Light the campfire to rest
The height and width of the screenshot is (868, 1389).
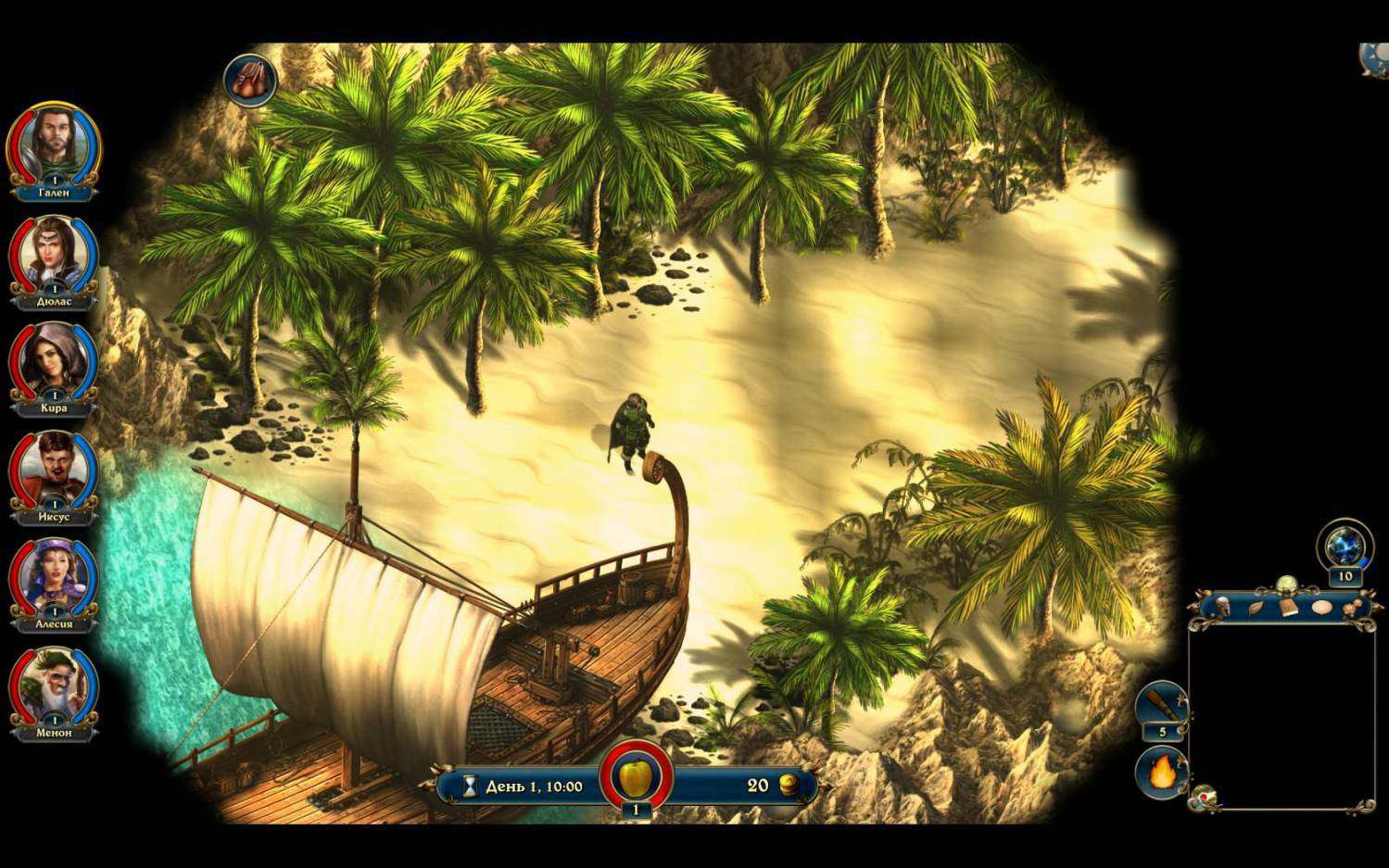pyautogui.click(x=1161, y=772)
